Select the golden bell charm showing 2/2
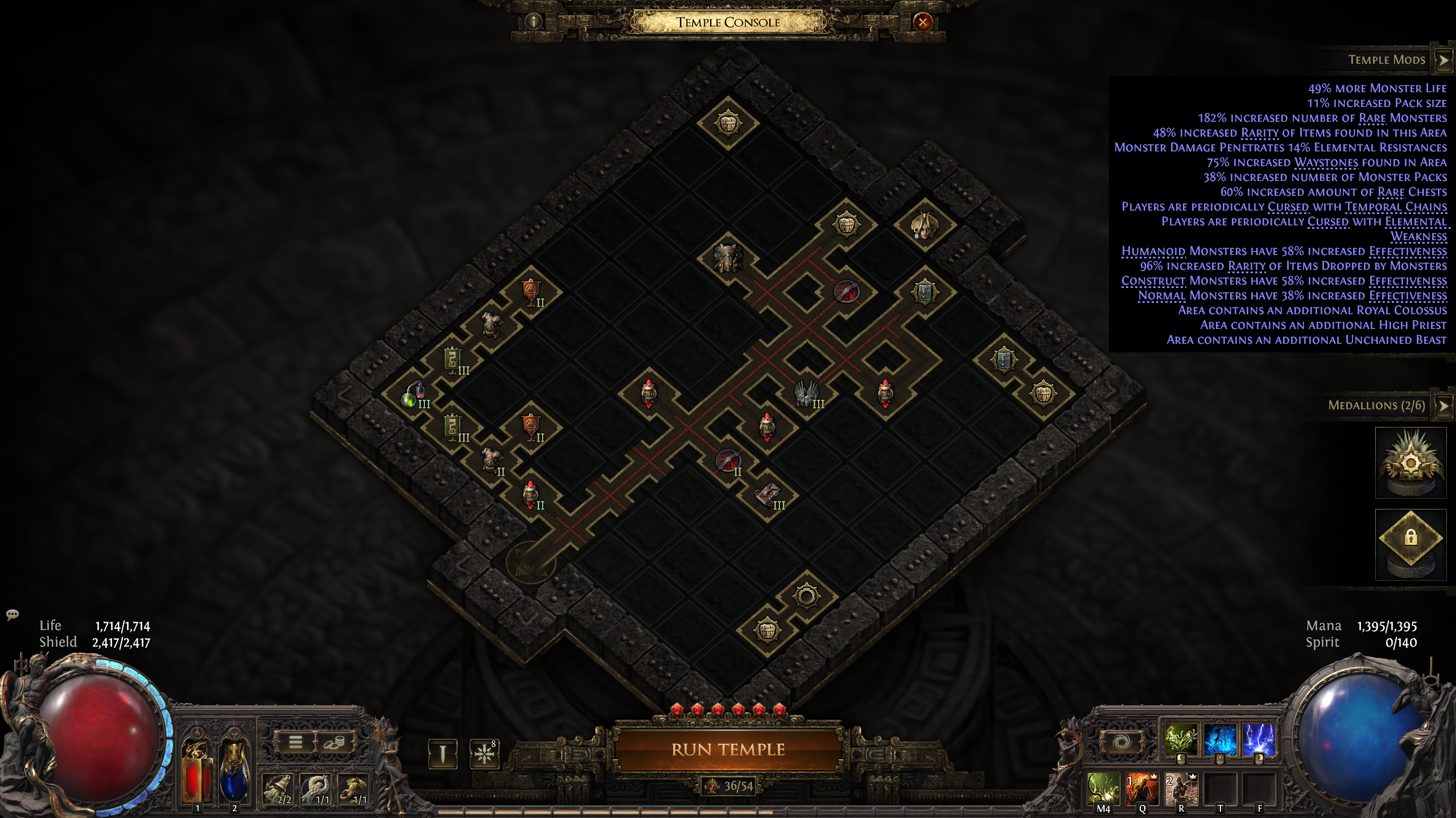The image size is (1456, 818). (x=278, y=788)
